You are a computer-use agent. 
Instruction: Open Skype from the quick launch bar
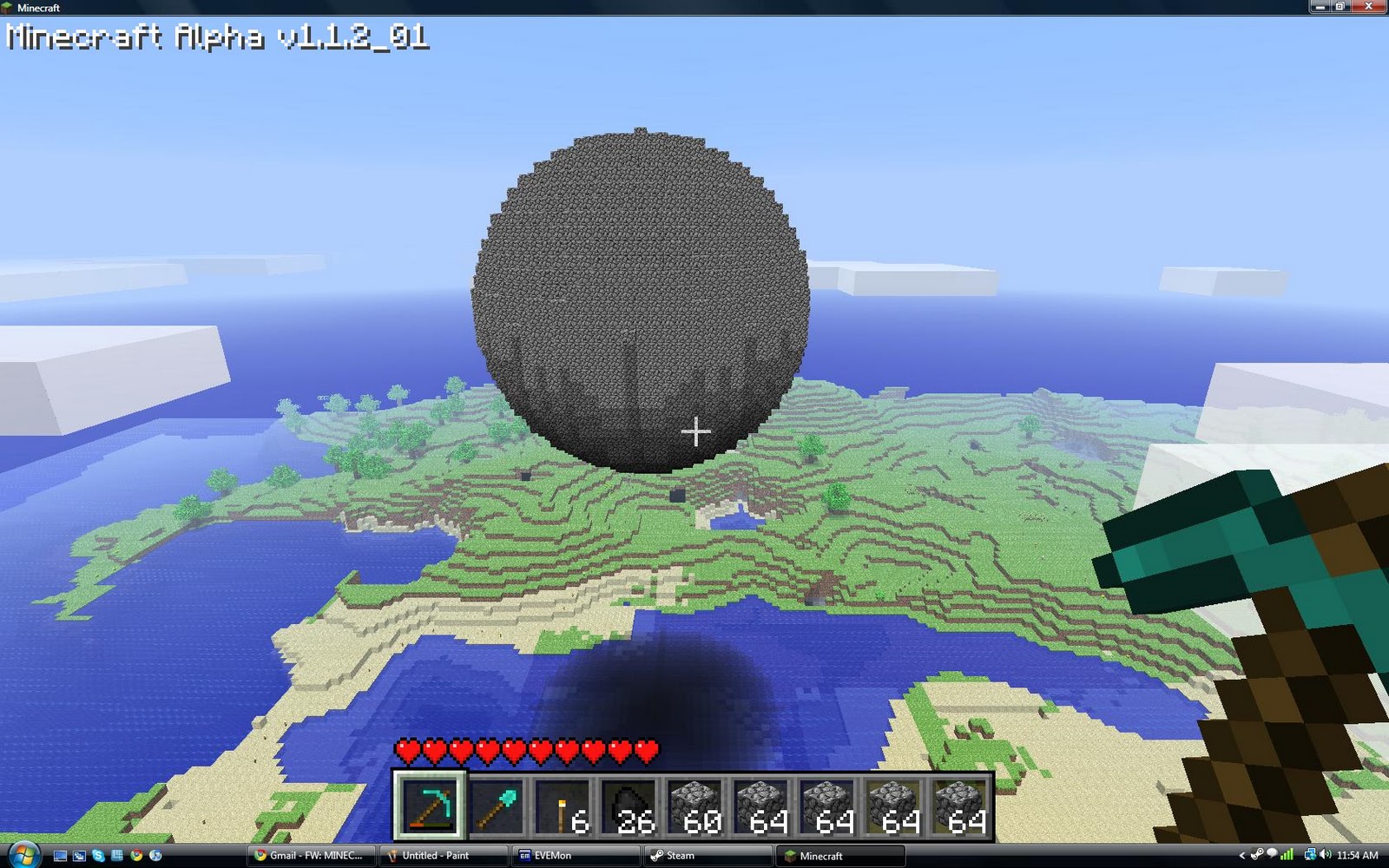tap(98, 856)
